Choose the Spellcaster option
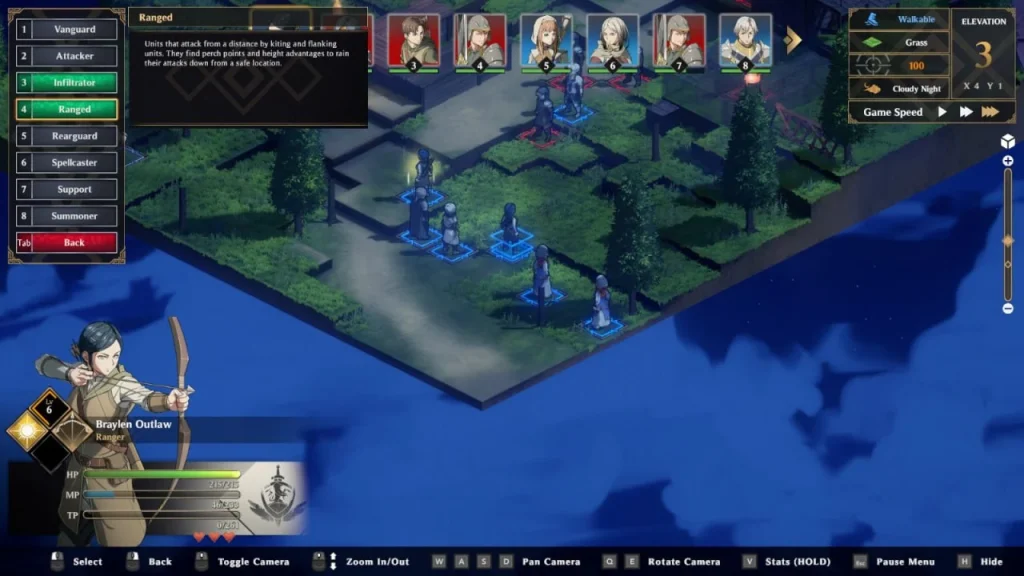 [x=74, y=162]
